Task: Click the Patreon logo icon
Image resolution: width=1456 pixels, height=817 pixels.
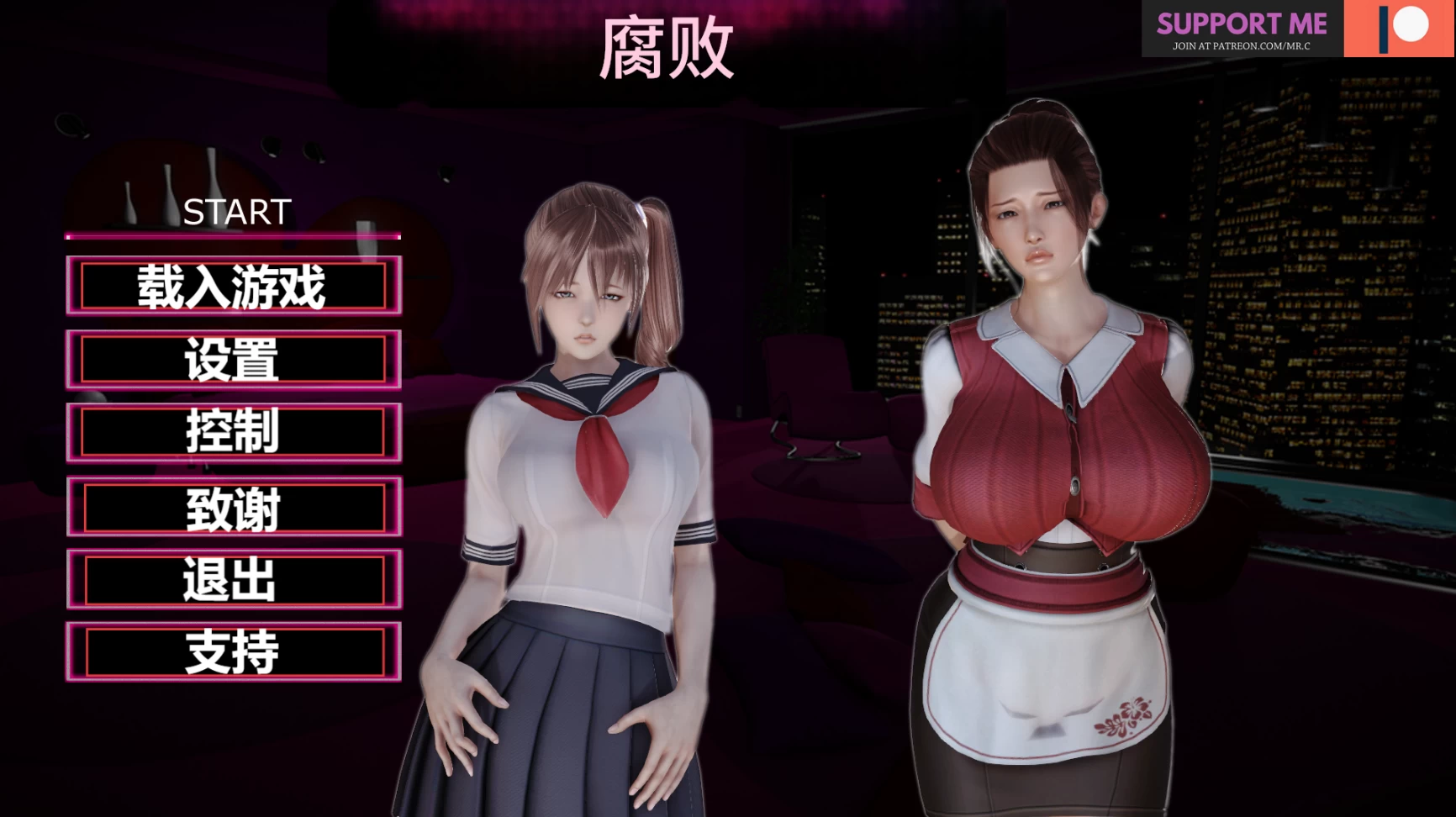Action: [1399, 25]
